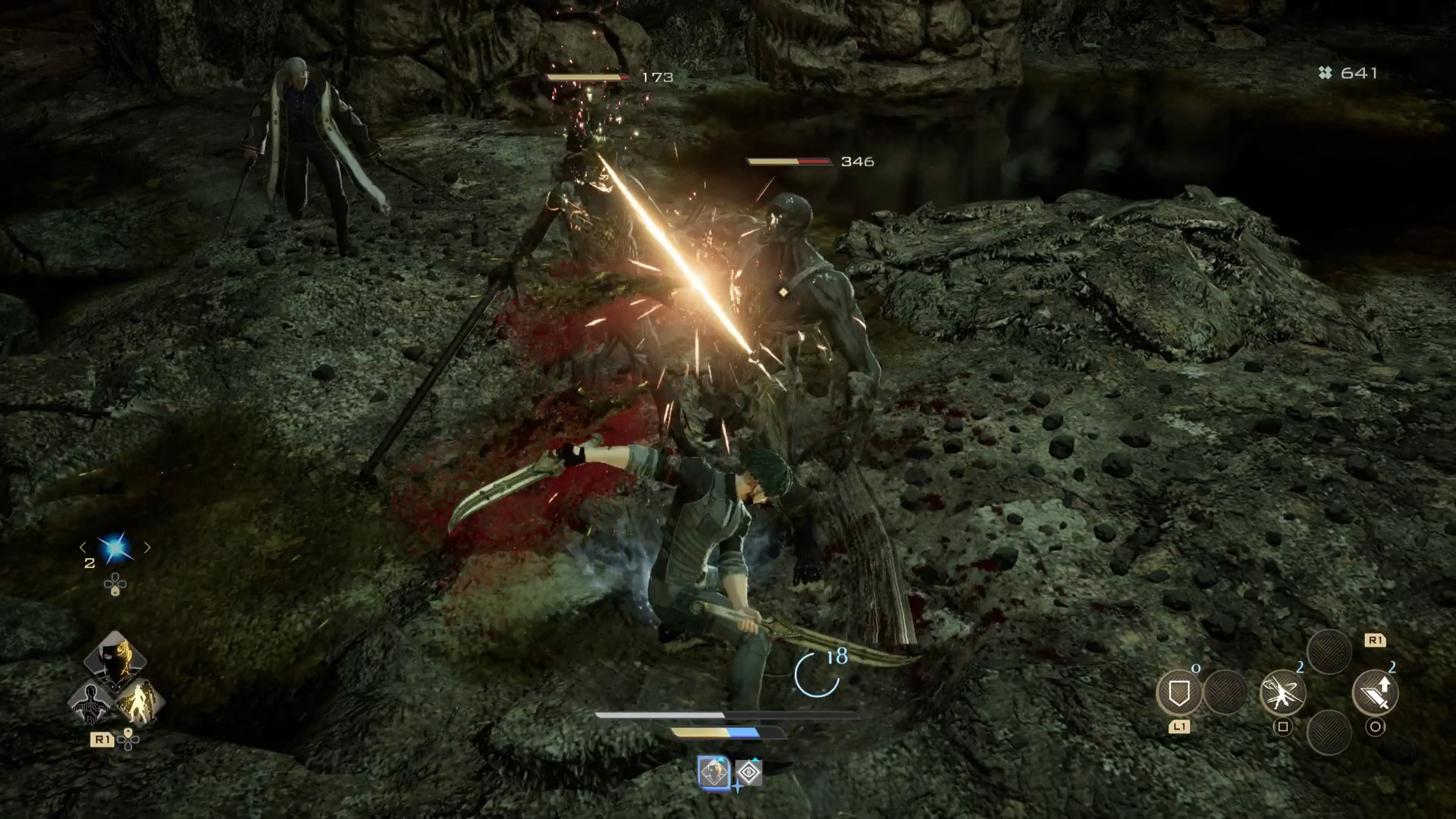Click the diamond eye buff icon
The image size is (1456, 819).
click(x=749, y=773)
